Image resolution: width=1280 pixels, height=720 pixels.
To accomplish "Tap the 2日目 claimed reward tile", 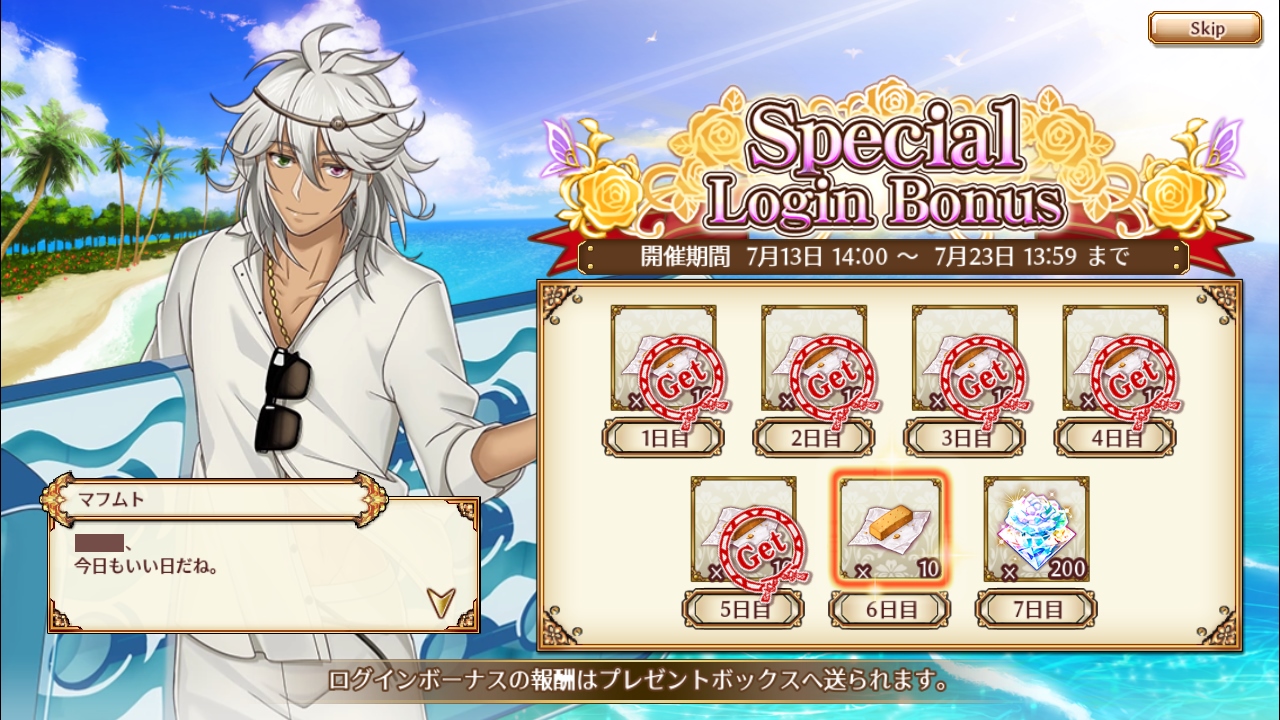I will point(813,360).
